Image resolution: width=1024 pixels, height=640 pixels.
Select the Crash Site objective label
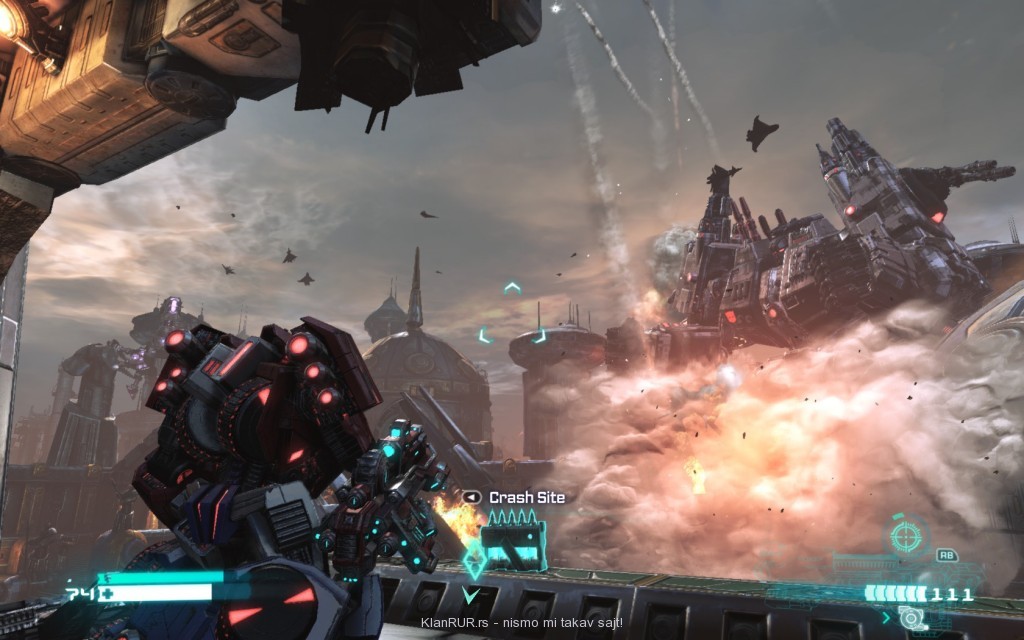tap(526, 497)
